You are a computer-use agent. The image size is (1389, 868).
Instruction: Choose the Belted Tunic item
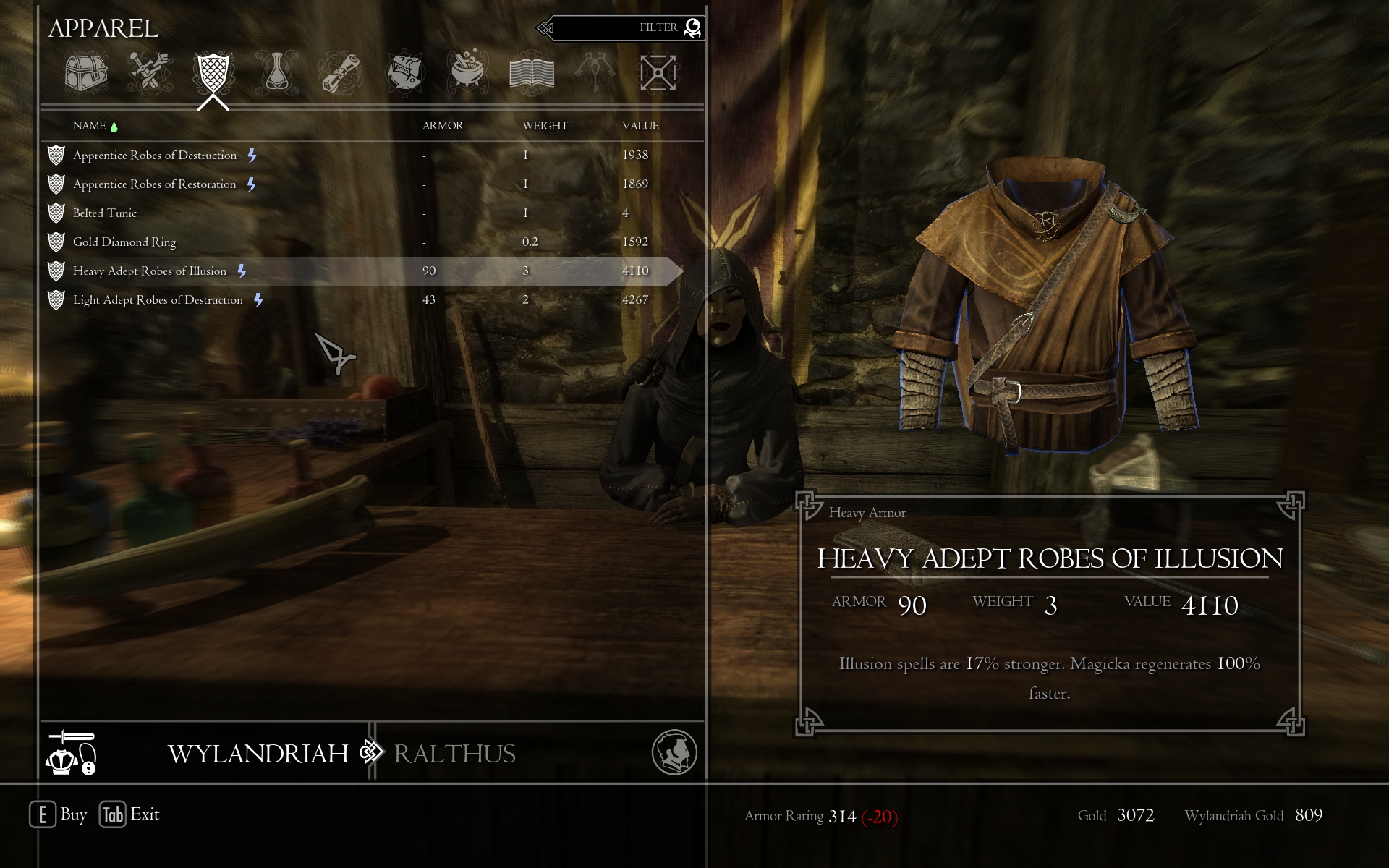(x=105, y=213)
